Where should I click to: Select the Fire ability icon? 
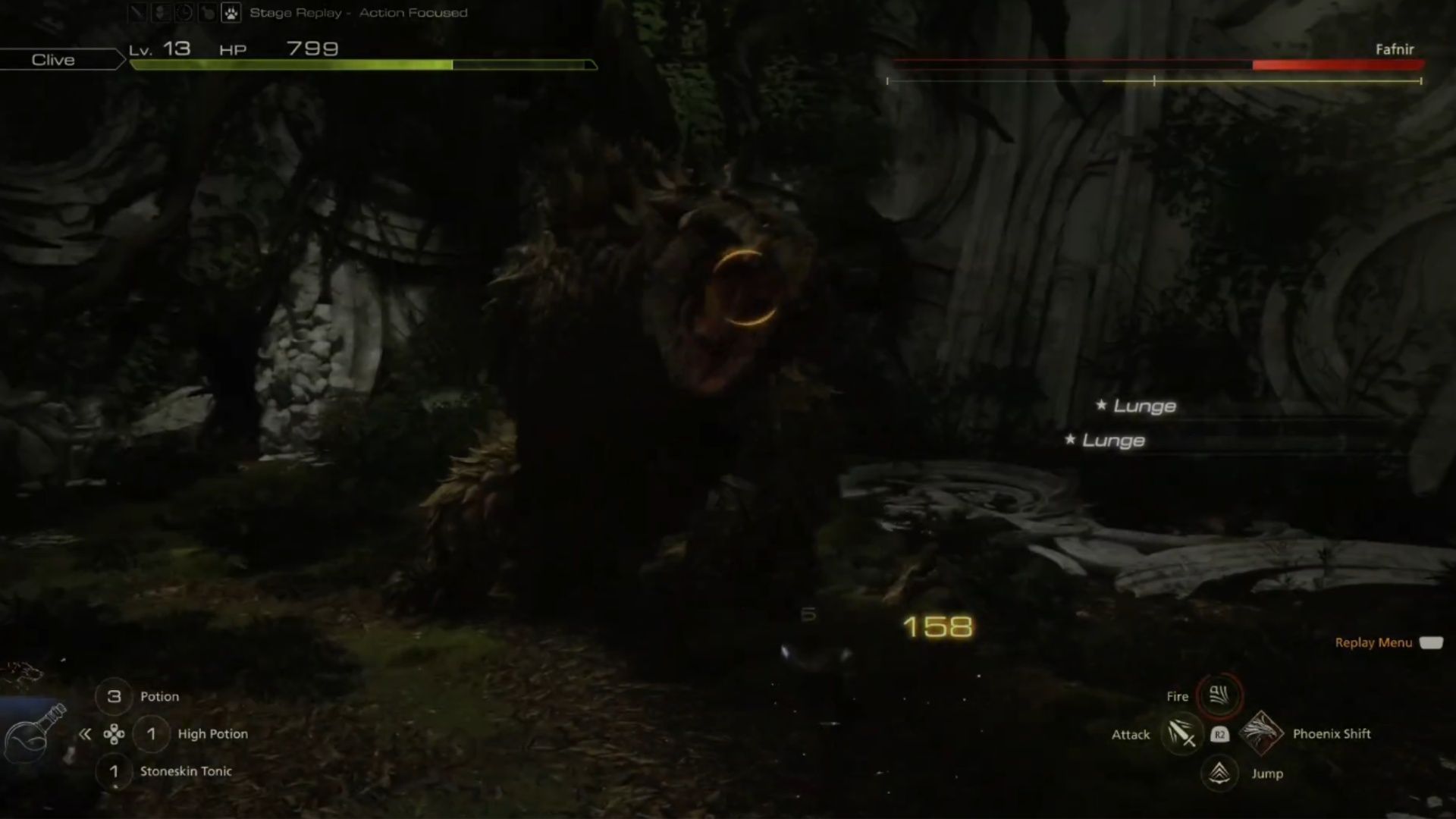coord(1218,696)
